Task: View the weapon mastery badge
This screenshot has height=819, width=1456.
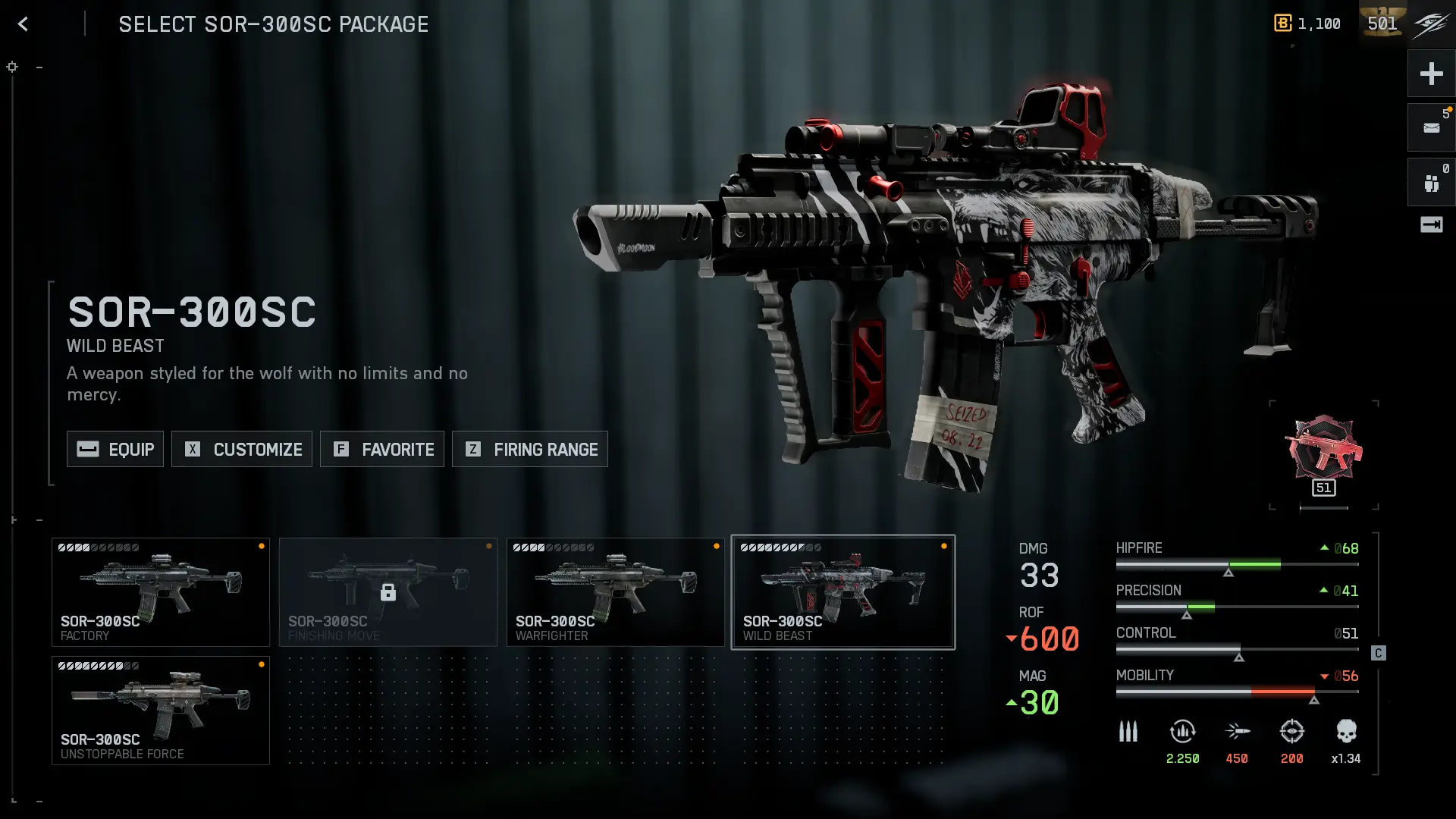Action: click(1324, 455)
